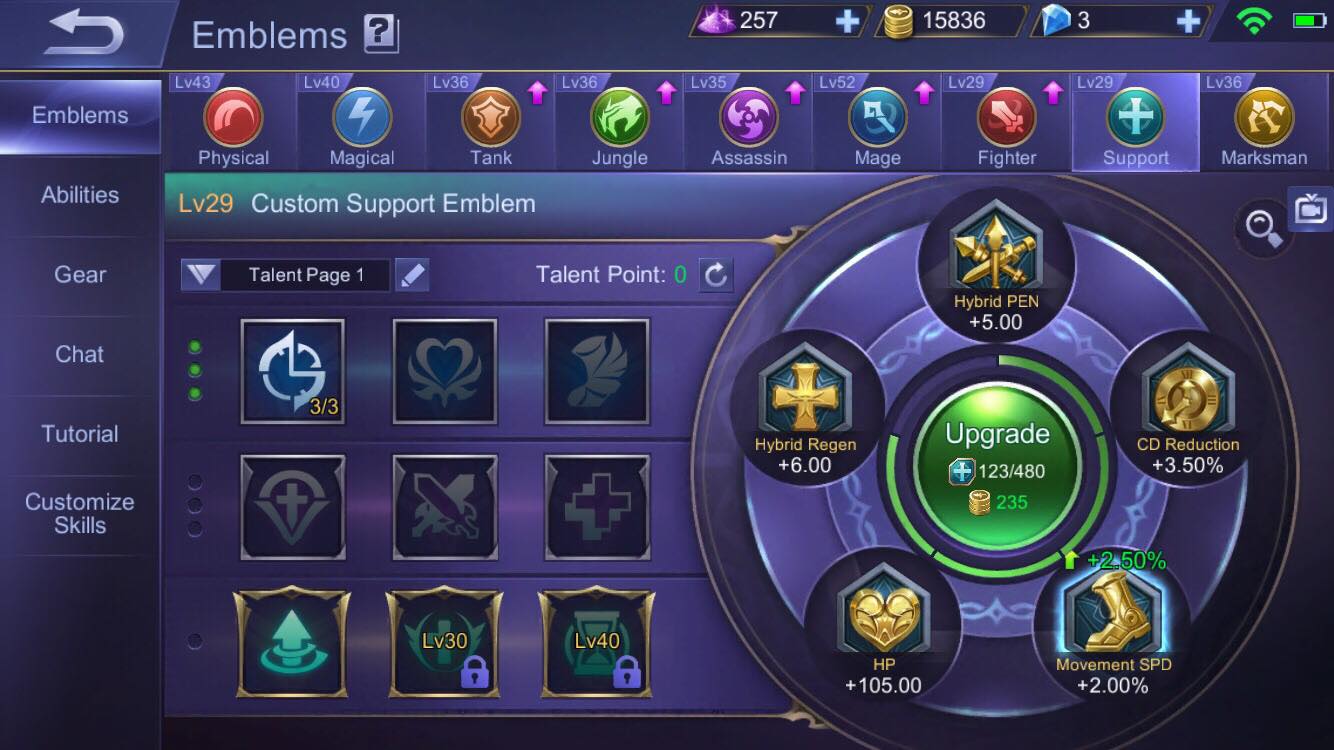
Task: Open the Magical emblem
Action: click(362, 118)
